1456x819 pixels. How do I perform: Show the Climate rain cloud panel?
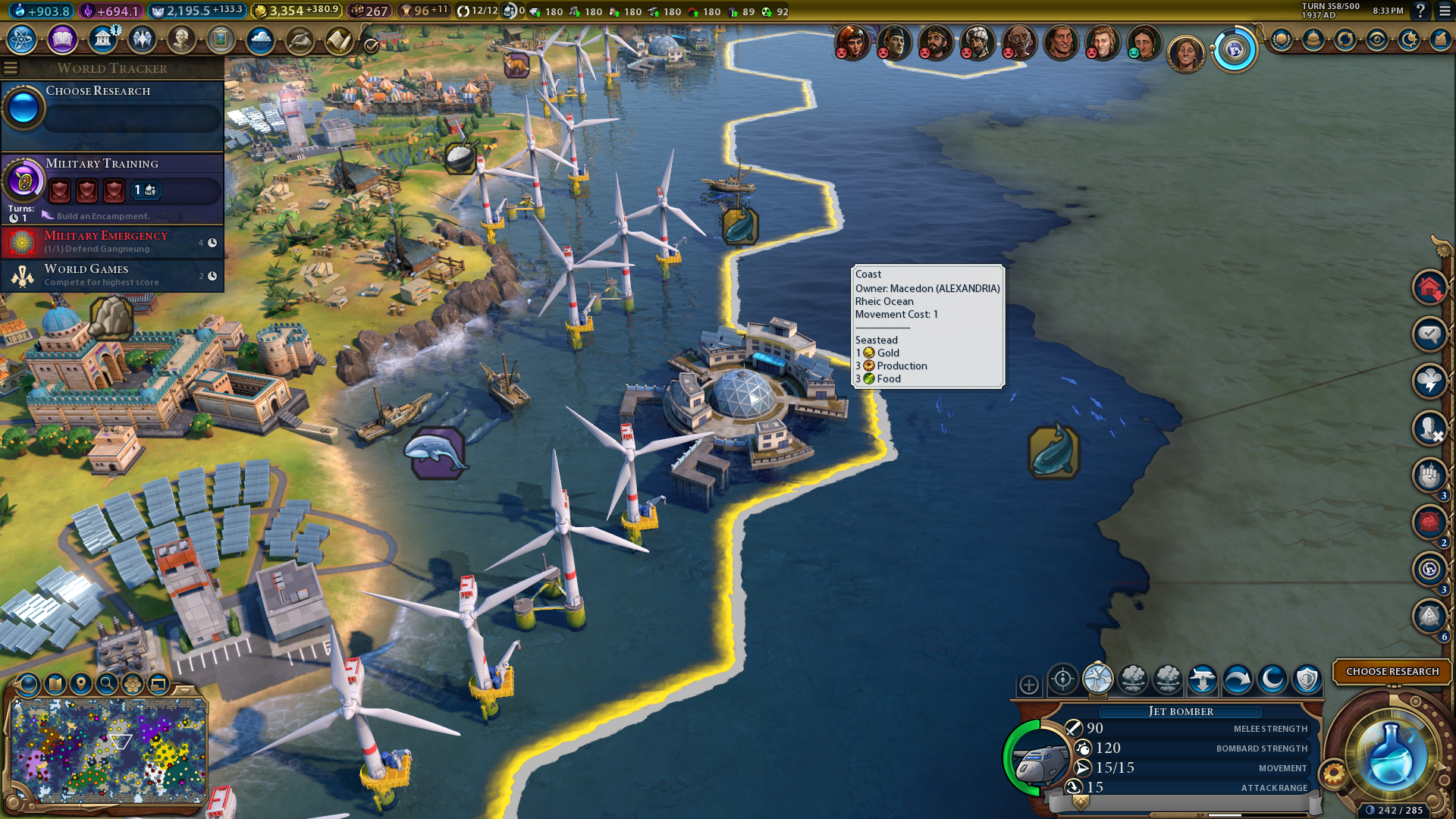(260, 39)
